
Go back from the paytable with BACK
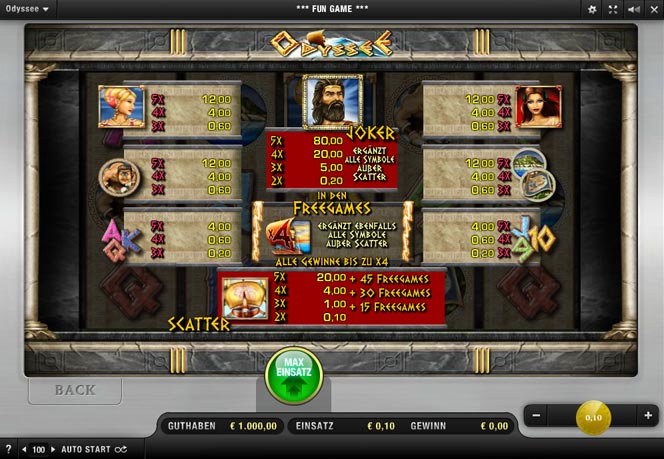75,389
